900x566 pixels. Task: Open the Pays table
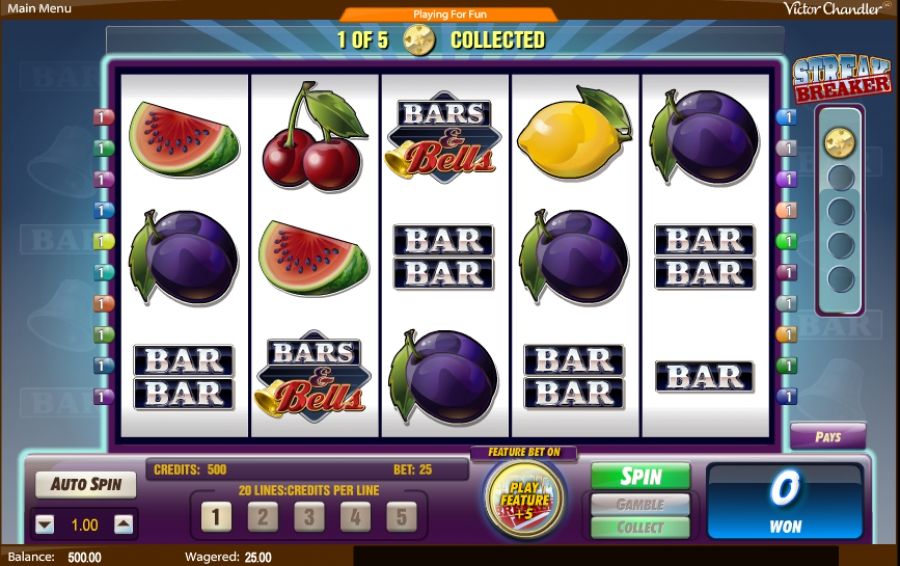828,437
